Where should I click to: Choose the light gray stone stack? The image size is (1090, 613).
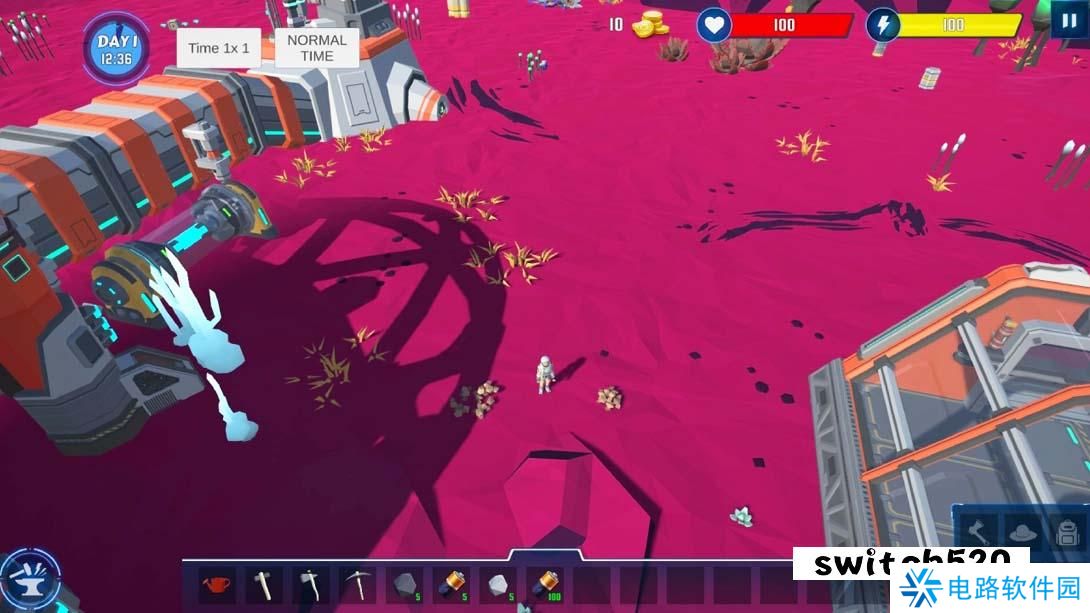(x=497, y=584)
